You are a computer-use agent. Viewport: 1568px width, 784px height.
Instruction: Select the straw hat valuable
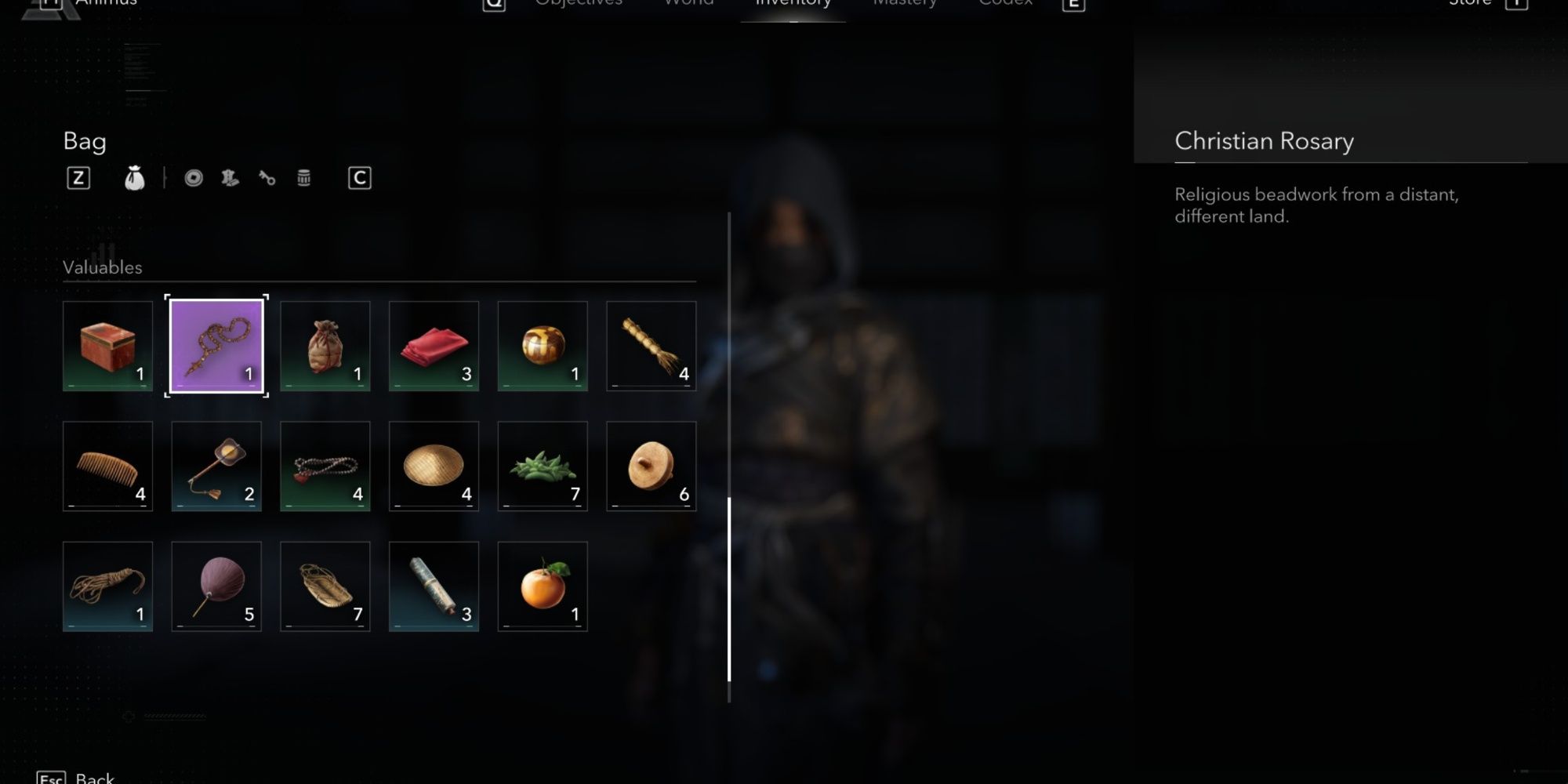pyautogui.click(x=434, y=466)
